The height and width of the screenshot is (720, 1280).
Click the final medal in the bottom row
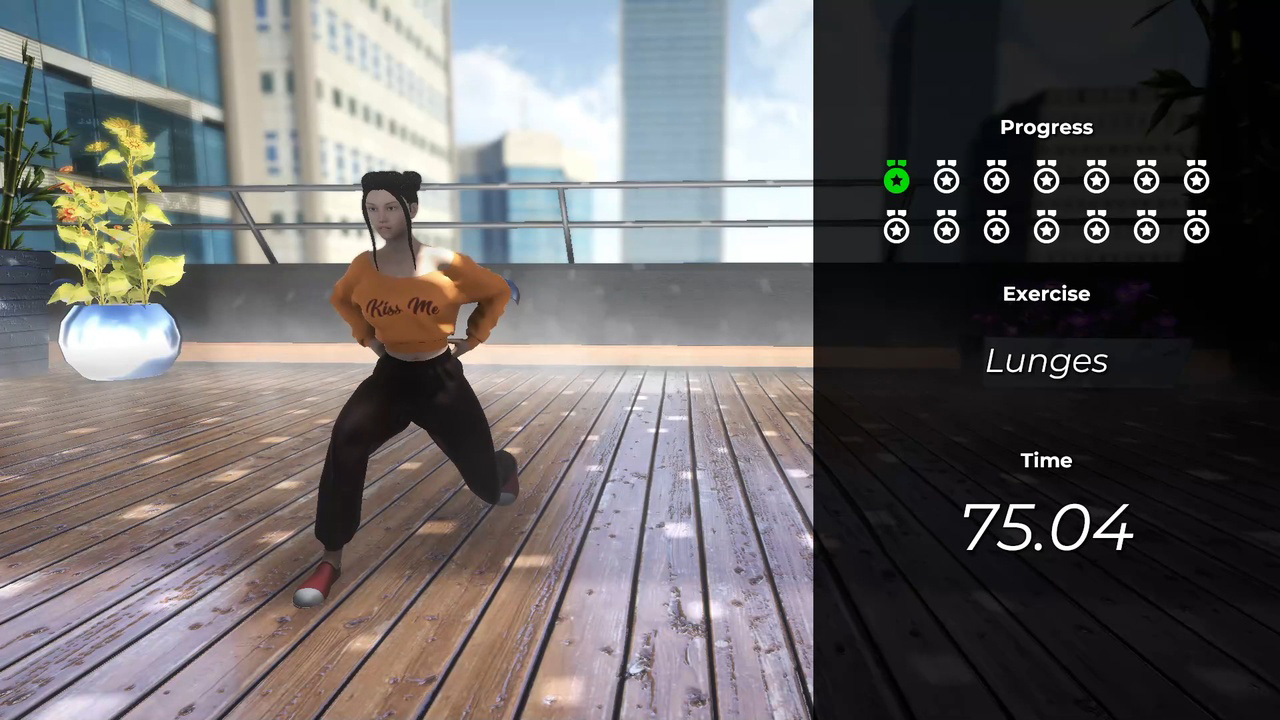point(1196,229)
